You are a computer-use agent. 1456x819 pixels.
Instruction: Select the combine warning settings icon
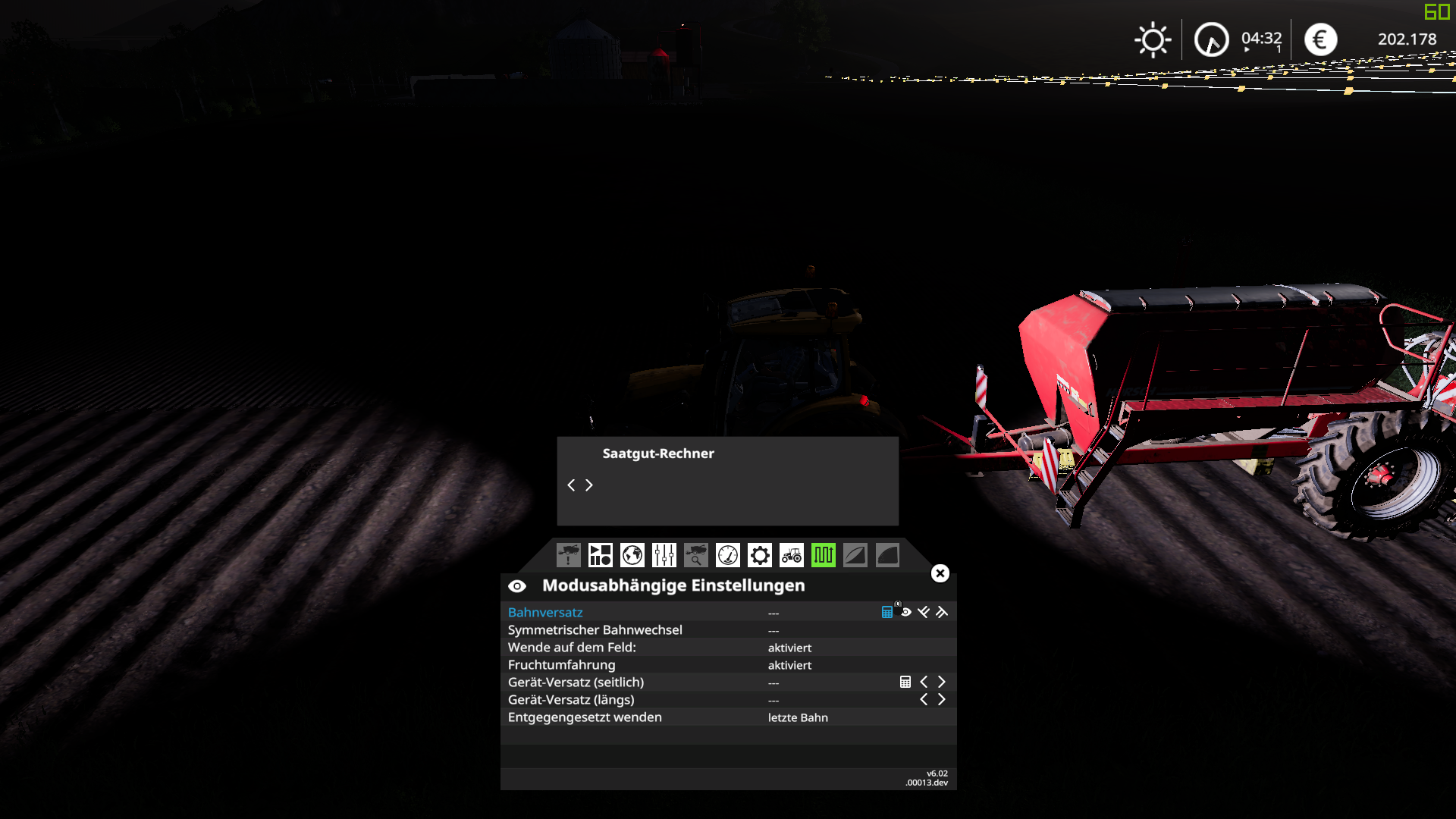567,555
